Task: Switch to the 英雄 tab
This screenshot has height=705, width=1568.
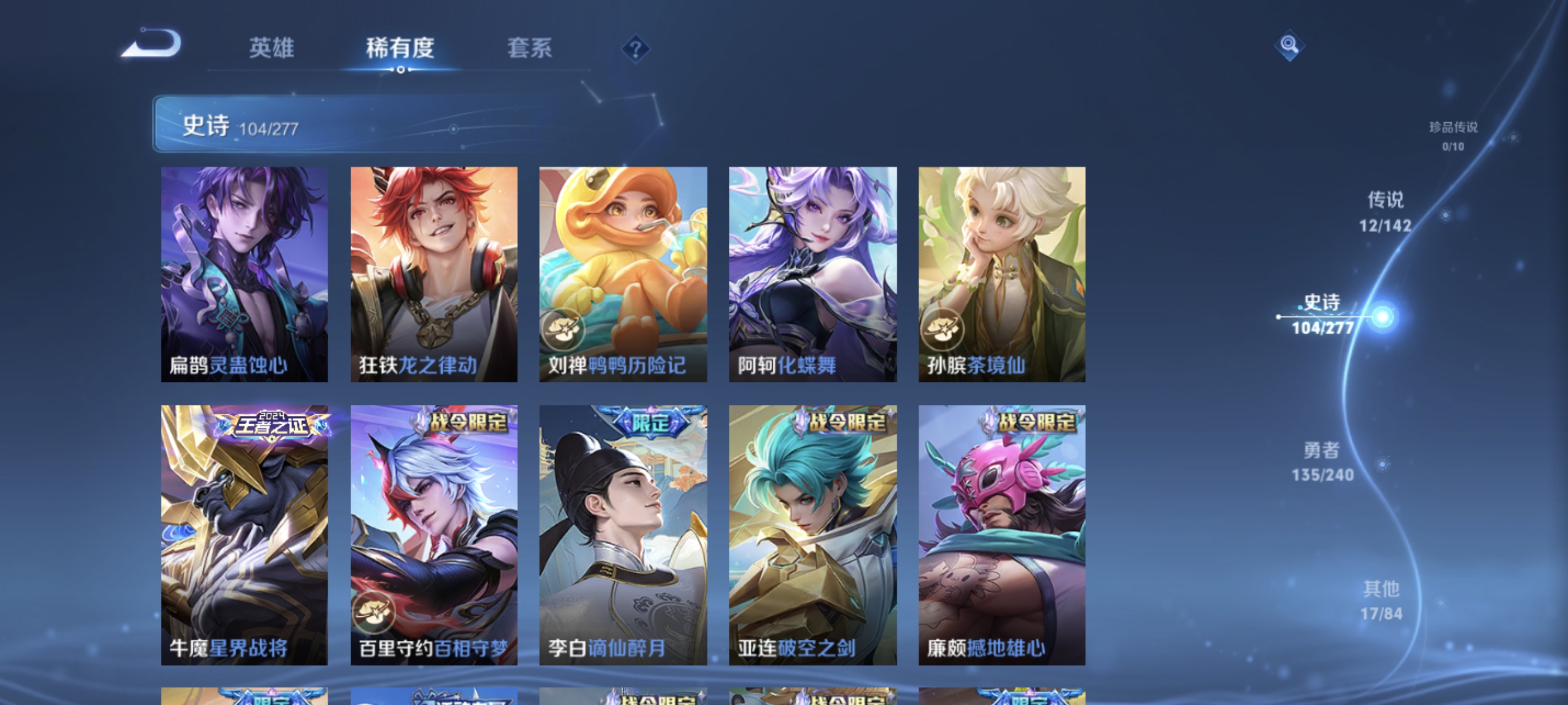Action: (271, 49)
